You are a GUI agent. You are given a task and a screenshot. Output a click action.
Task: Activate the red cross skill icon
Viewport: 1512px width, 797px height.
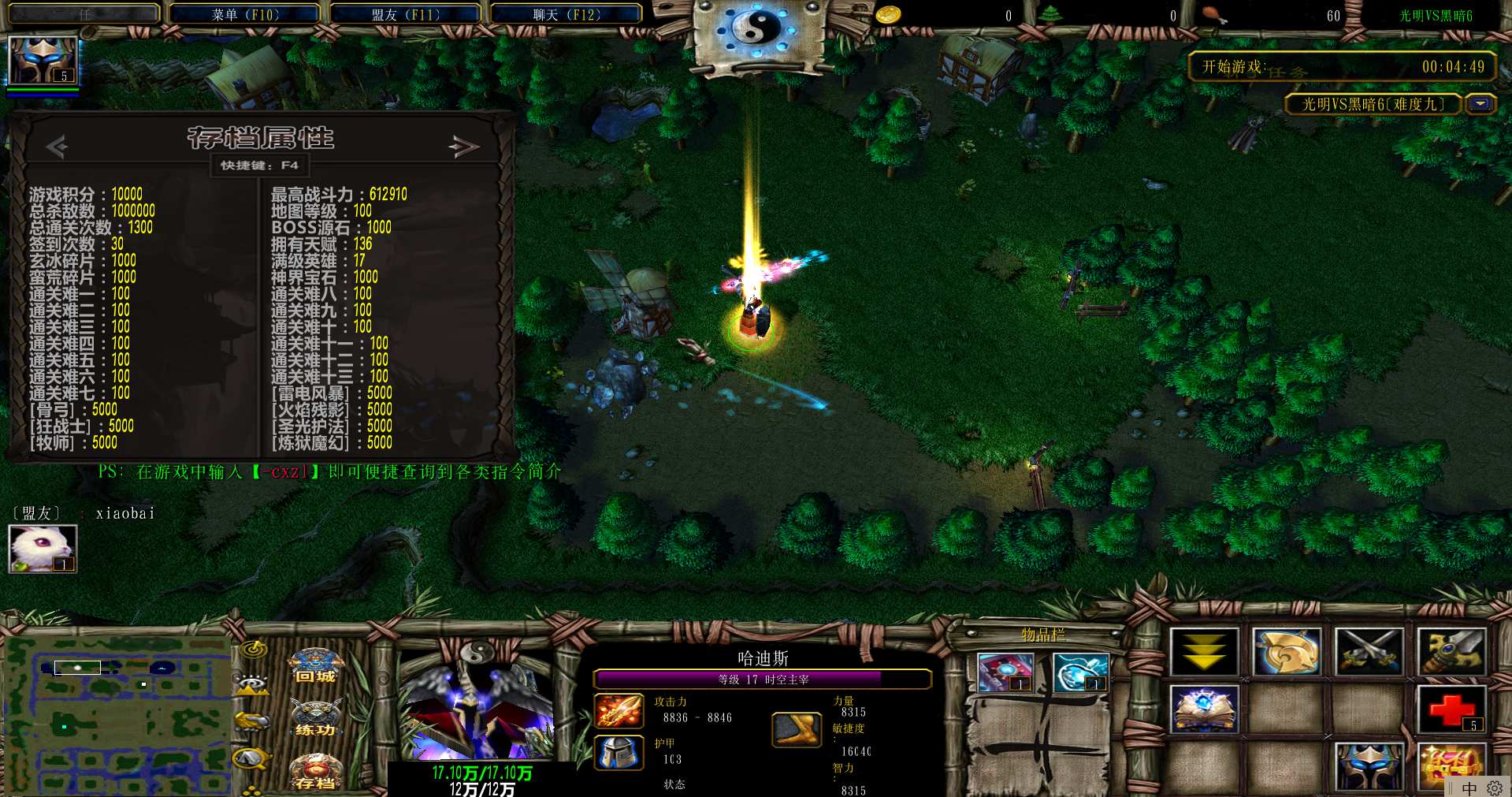(1451, 708)
